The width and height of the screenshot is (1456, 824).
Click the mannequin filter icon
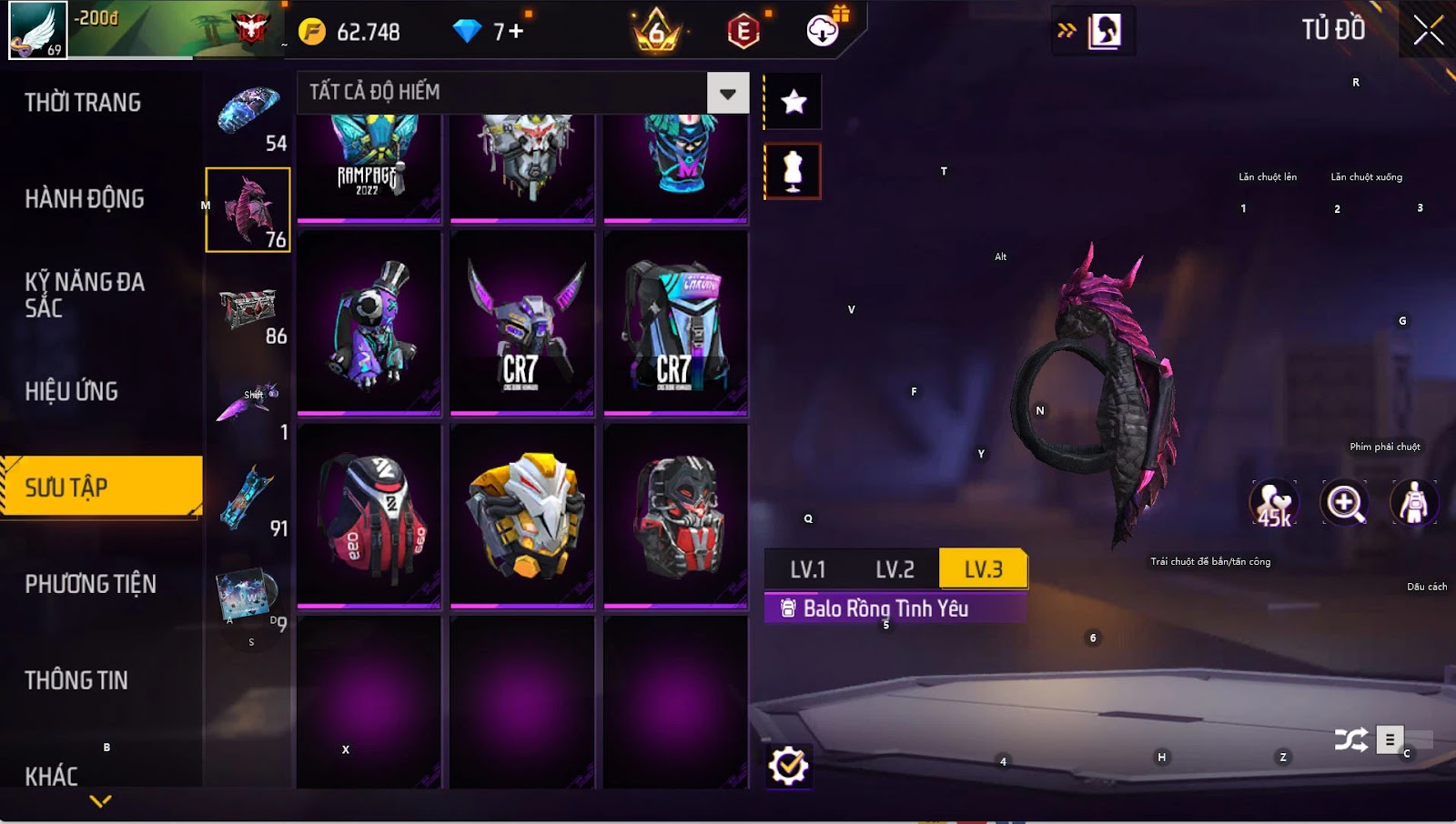(x=793, y=171)
